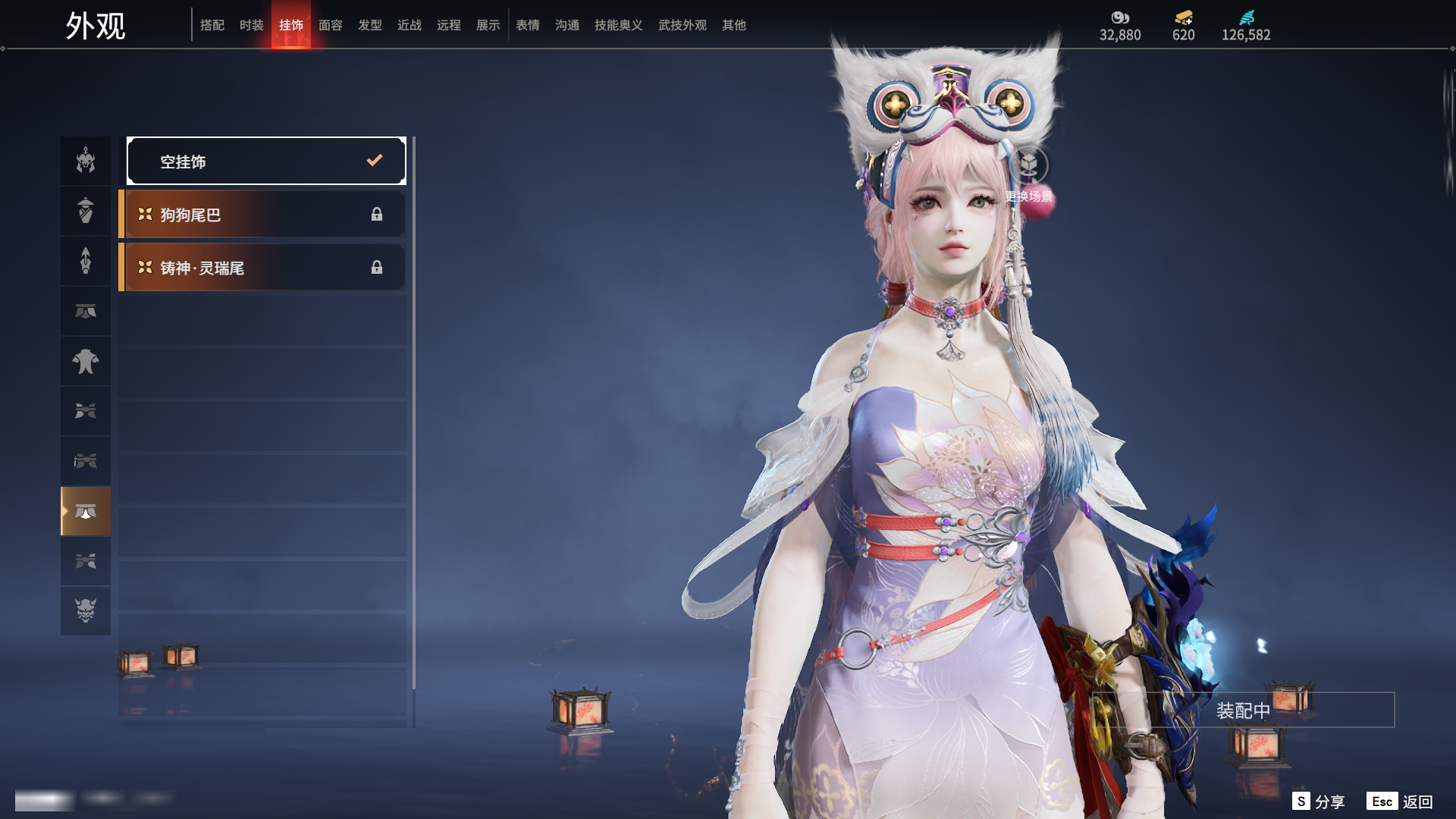Select the 沟通 communication tab
Image resolution: width=1456 pixels, height=819 pixels.
click(x=567, y=25)
